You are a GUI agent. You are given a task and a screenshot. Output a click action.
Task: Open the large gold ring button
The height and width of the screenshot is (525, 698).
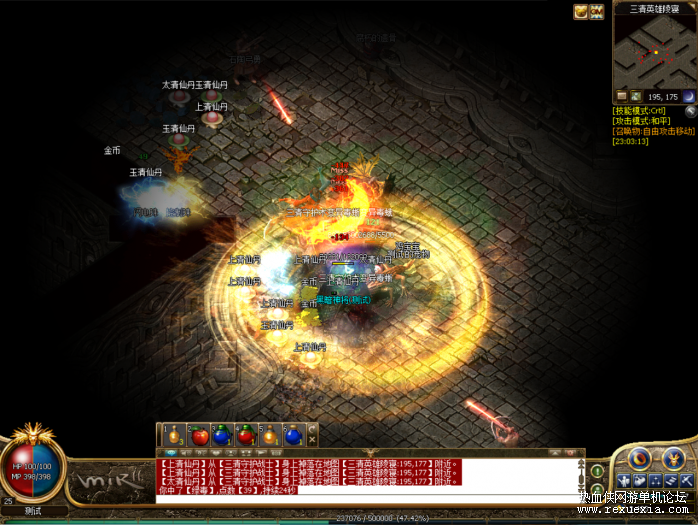pyautogui.click(x=640, y=458)
